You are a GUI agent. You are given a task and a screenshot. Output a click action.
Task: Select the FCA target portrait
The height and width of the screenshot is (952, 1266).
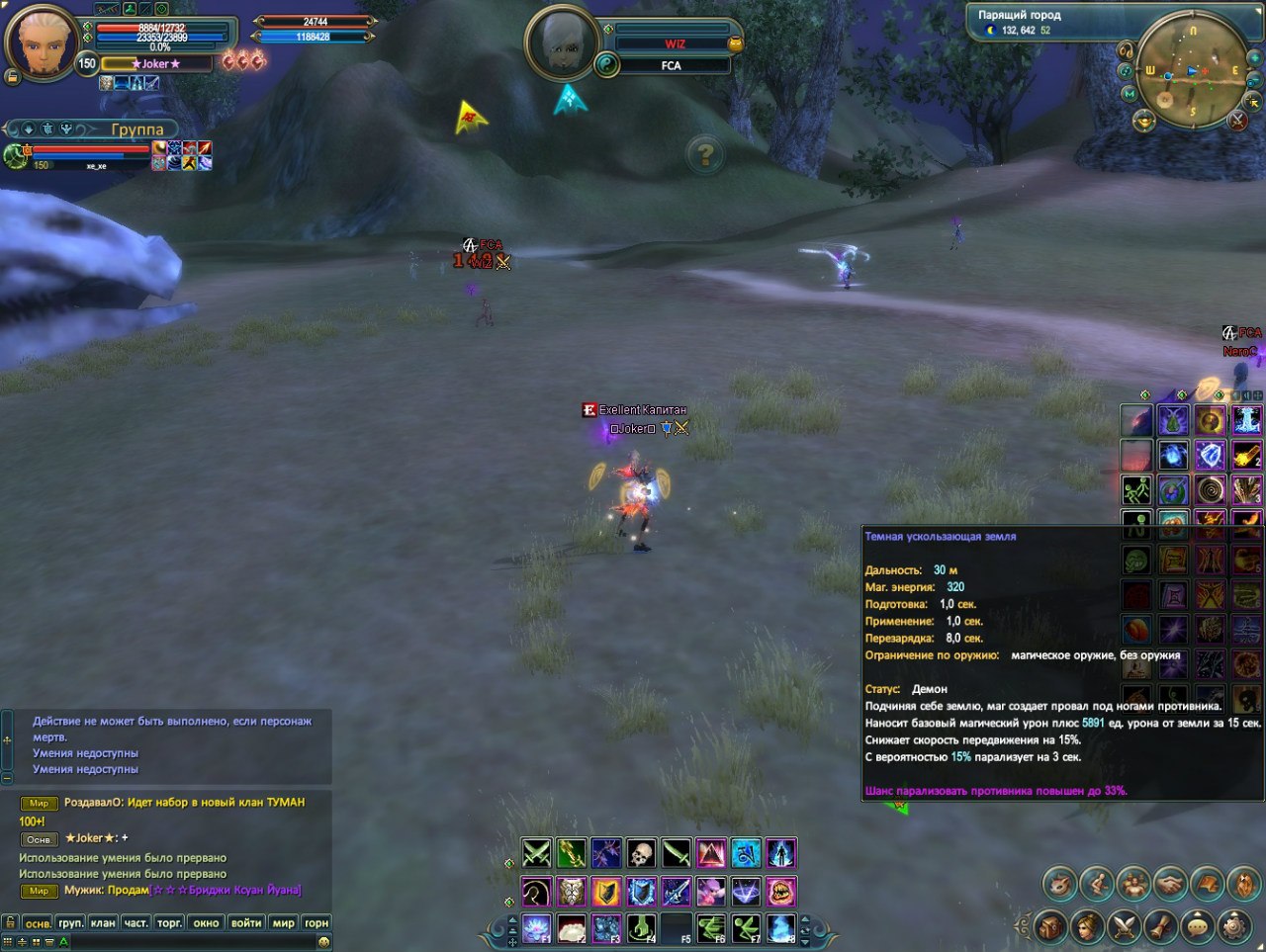(562, 43)
